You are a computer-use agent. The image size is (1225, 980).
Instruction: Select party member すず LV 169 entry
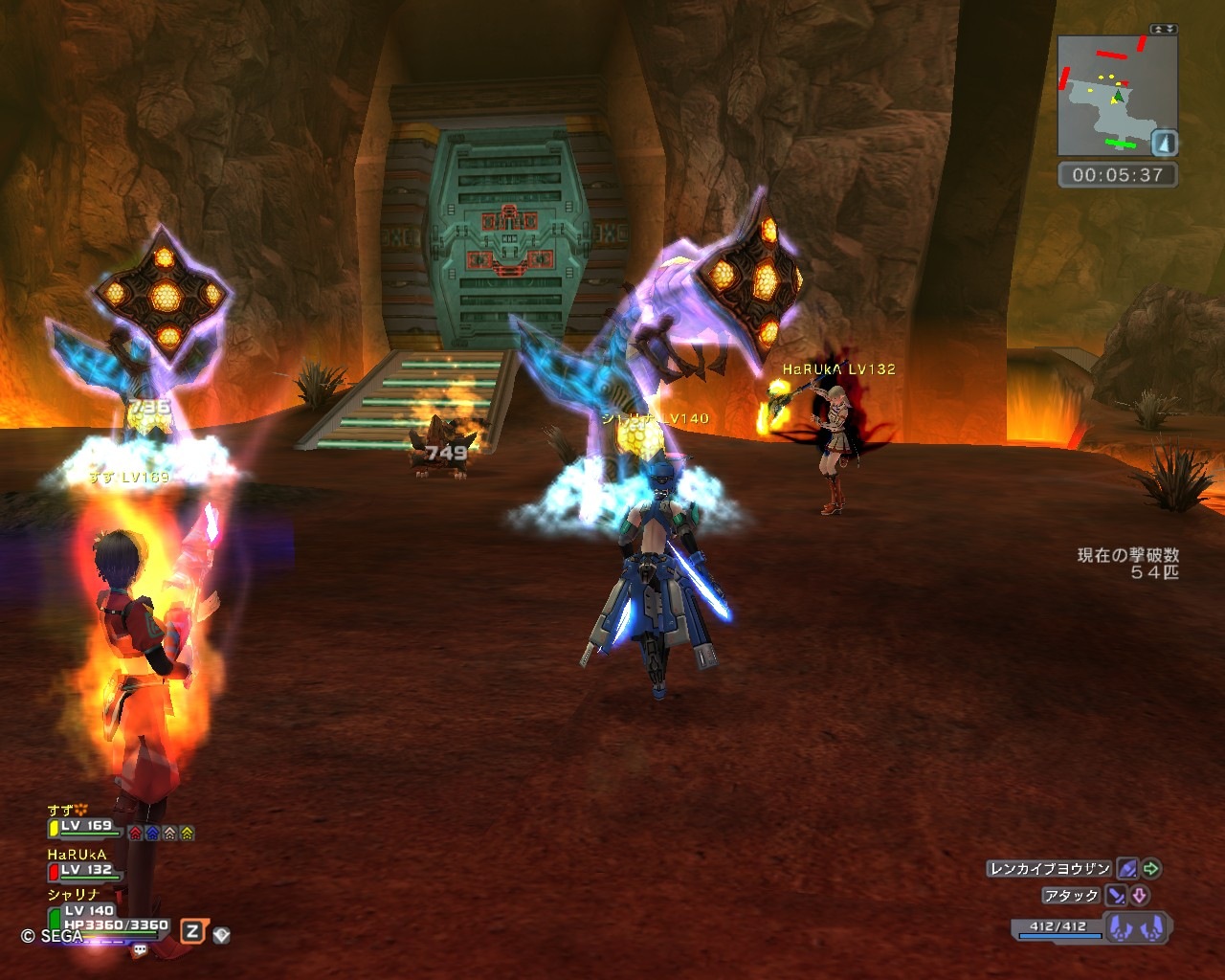84,826
